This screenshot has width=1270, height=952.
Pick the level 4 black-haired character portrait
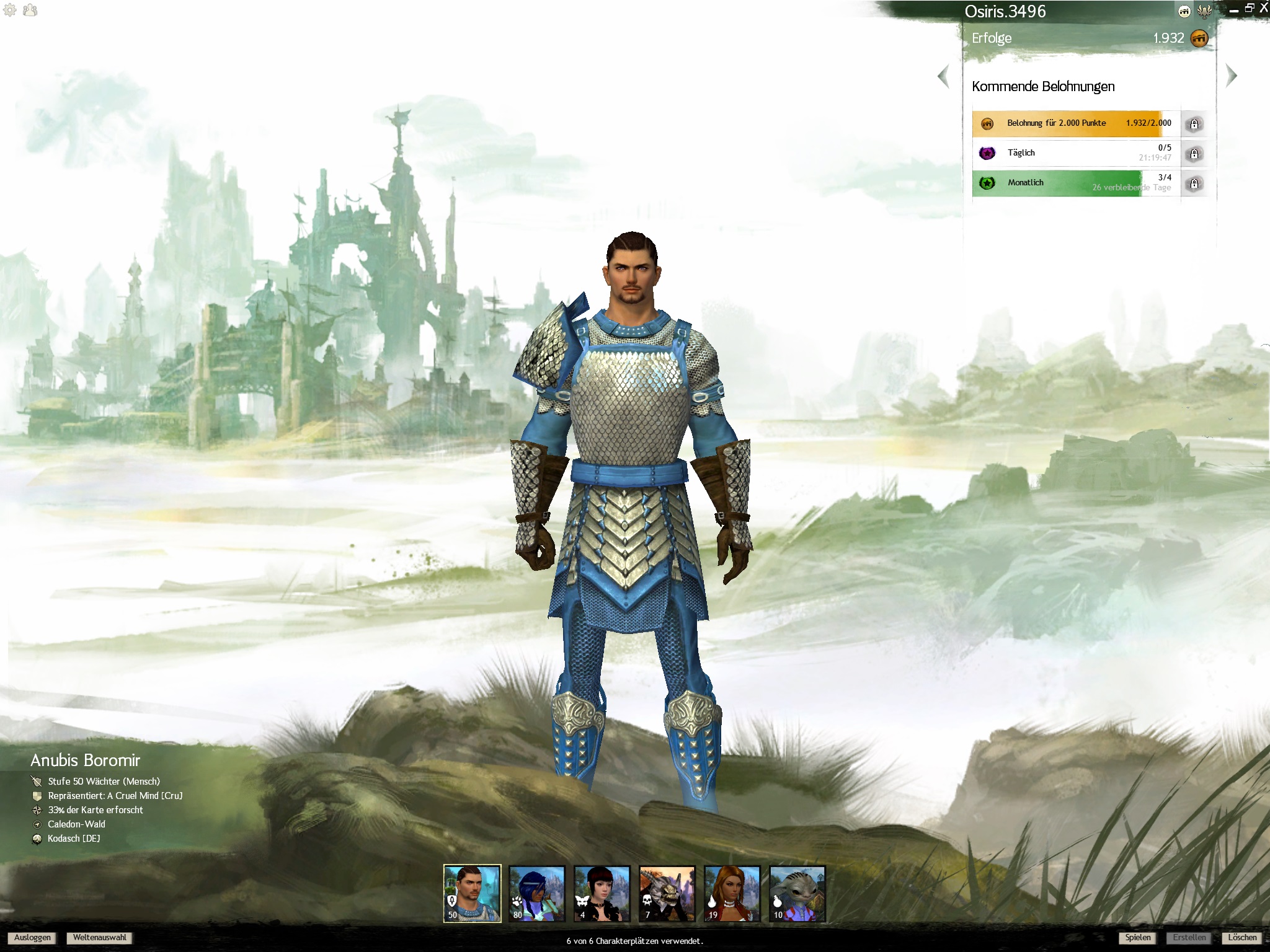pyautogui.click(x=602, y=894)
